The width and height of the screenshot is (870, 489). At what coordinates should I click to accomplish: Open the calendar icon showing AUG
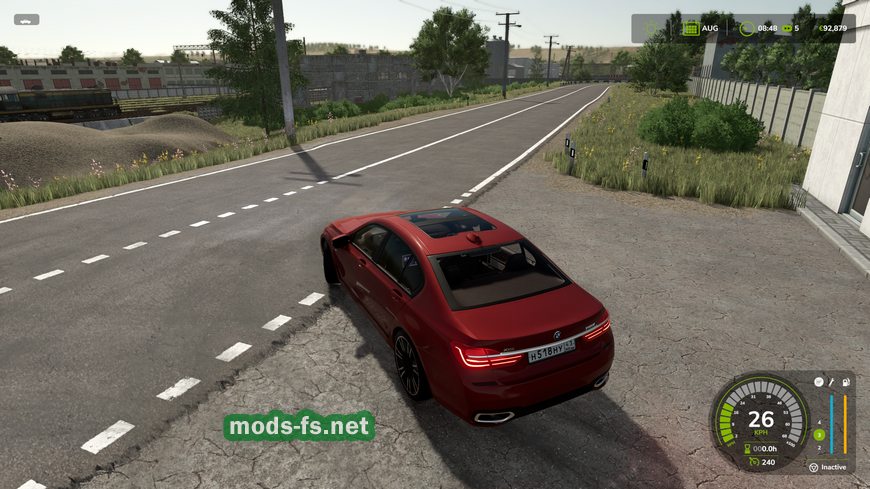(690, 28)
